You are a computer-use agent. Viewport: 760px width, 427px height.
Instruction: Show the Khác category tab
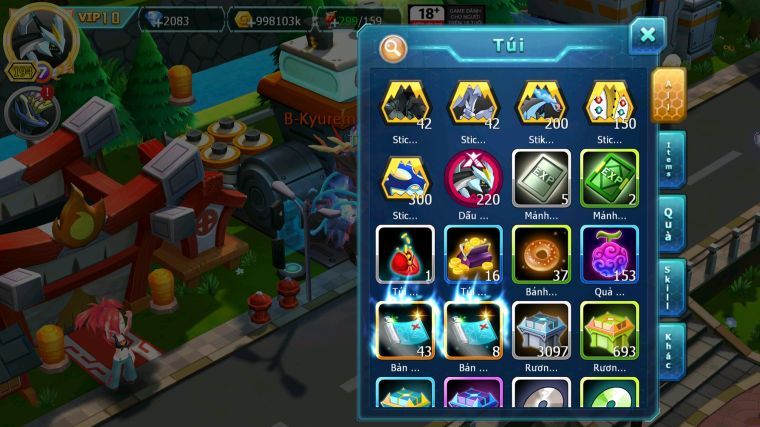(x=669, y=350)
